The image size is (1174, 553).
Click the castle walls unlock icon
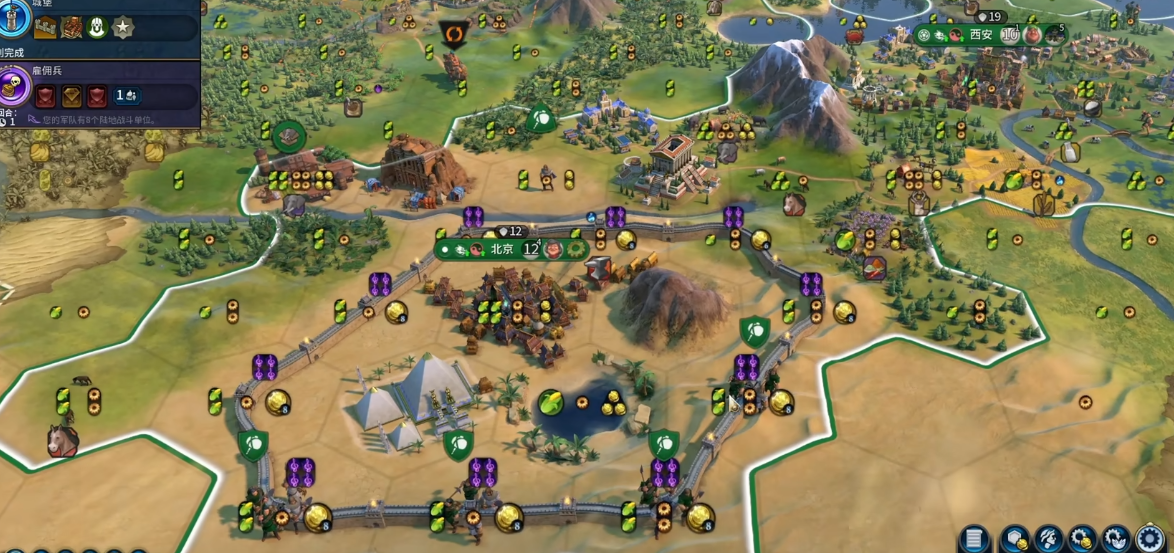[45, 27]
